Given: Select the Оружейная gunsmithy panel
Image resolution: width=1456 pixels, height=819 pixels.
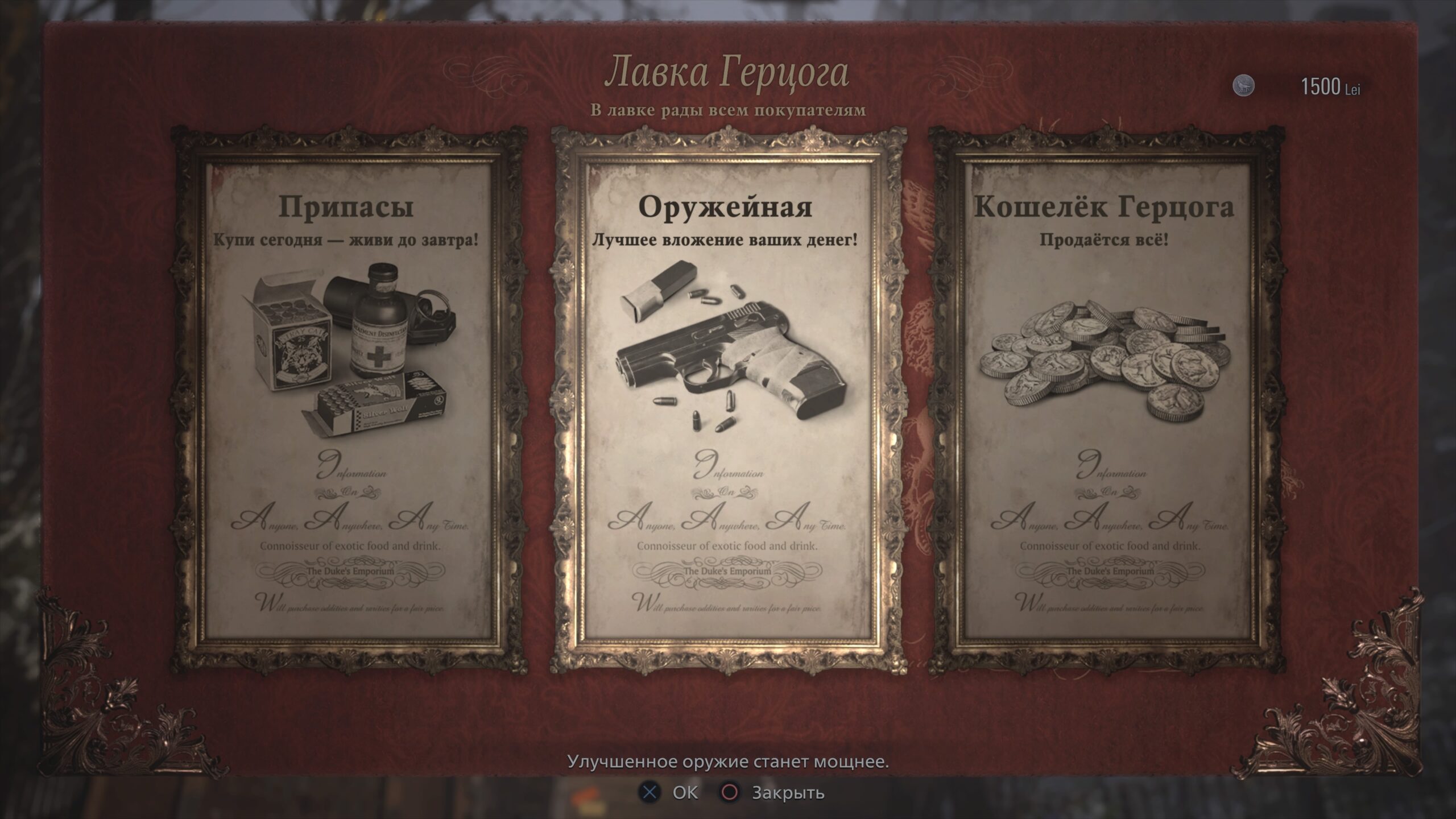Looking at the screenshot, I should pyautogui.click(x=725, y=398).
